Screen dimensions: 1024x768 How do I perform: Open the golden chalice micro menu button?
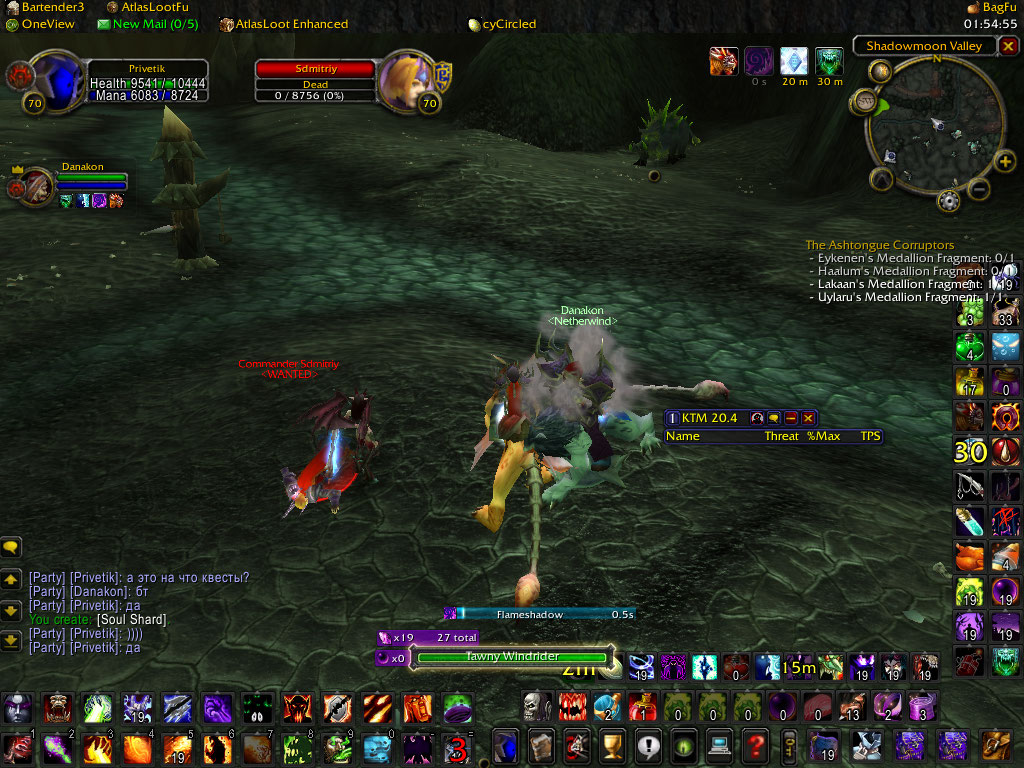611,745
